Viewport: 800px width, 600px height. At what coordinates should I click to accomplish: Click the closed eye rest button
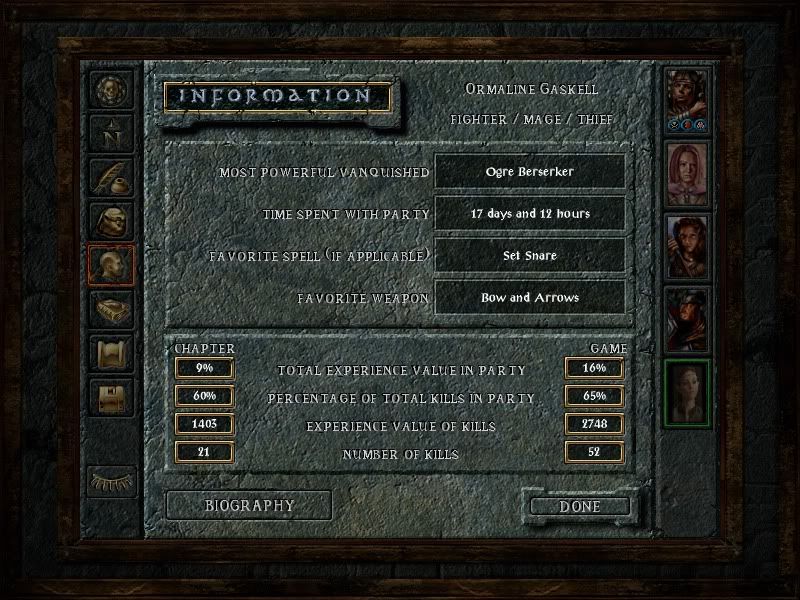(110, 480)
